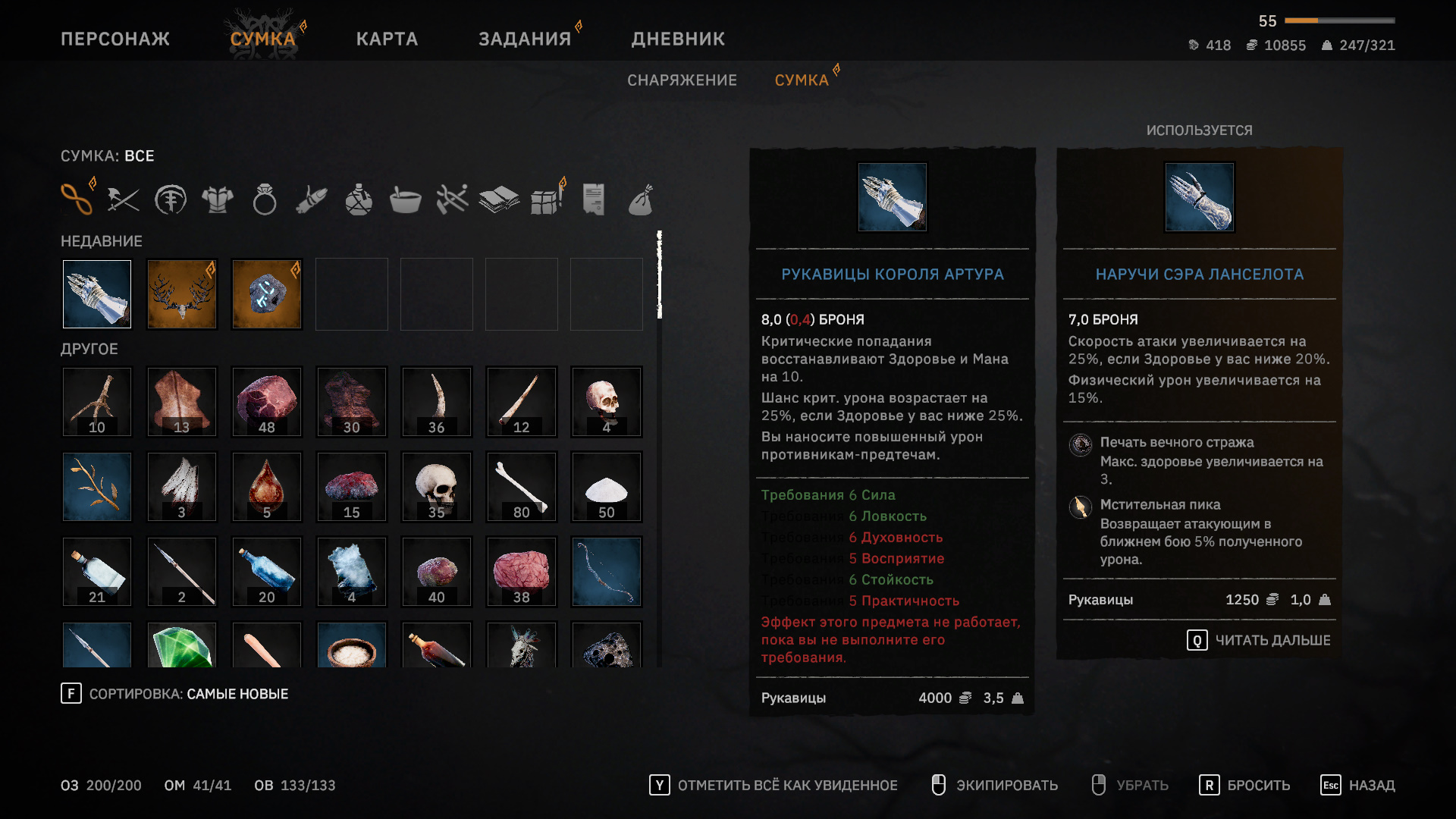Show the books category filter

click(499, 200)
